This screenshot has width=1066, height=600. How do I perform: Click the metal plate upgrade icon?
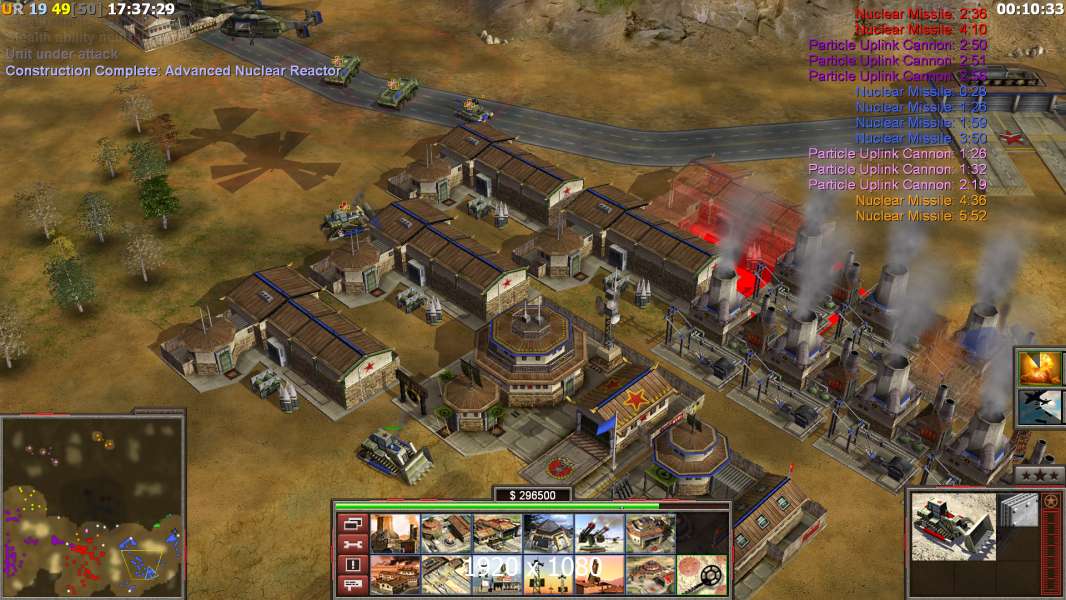1019,511
